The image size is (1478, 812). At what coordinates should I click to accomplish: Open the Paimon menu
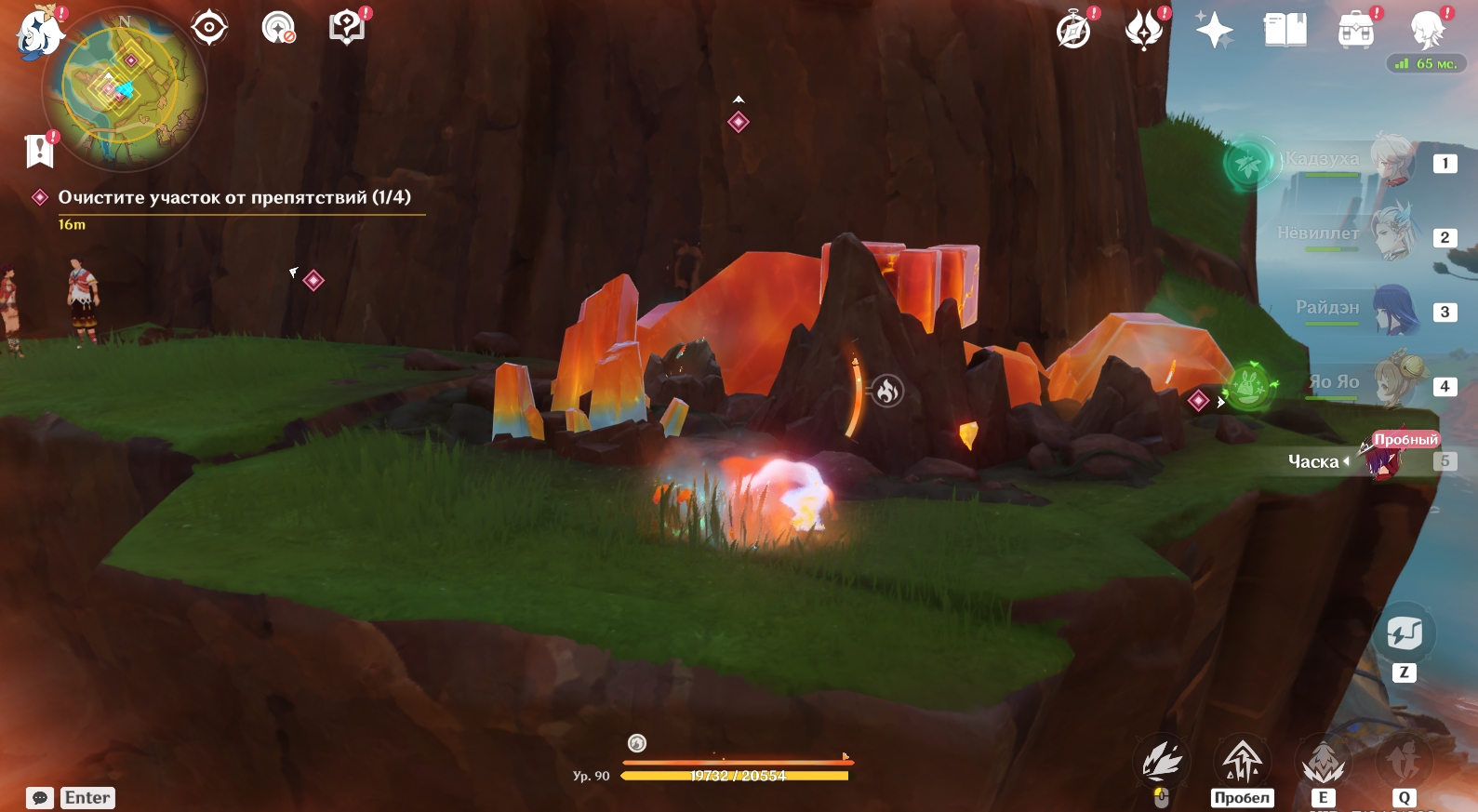pos(38,33)
